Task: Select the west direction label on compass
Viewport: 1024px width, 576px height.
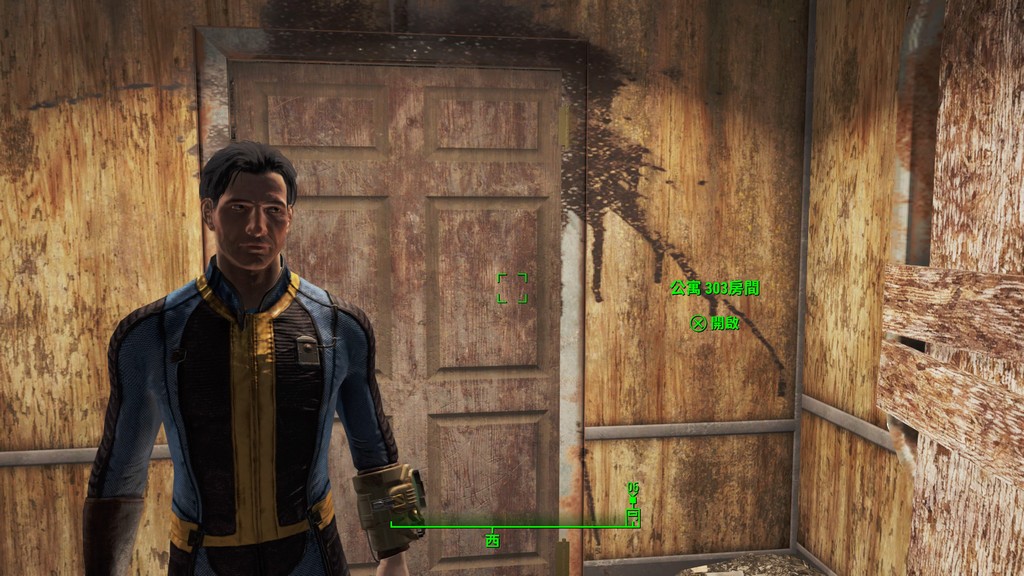Action: pyautogui.click(x=491, y=540)
